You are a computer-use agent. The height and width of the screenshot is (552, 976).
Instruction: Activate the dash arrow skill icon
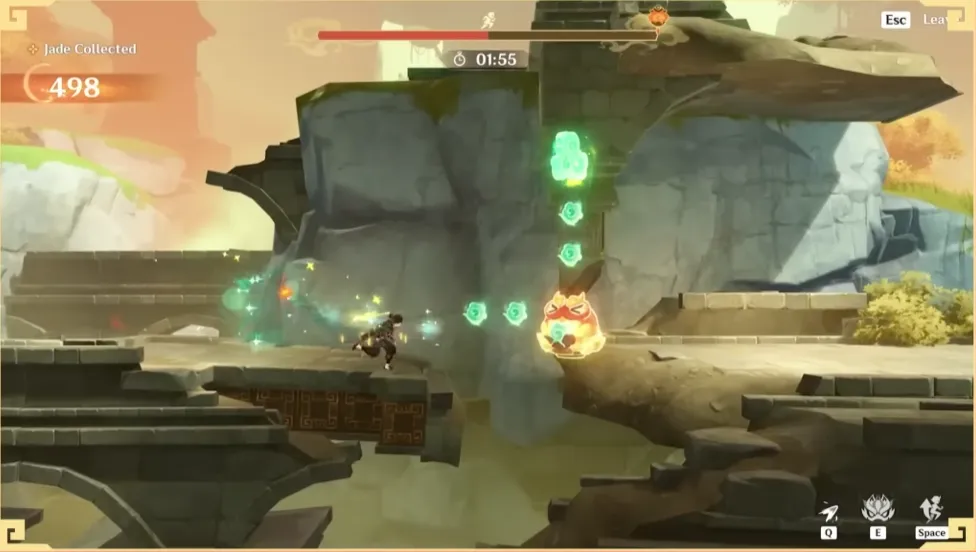[x=828, y=512]
